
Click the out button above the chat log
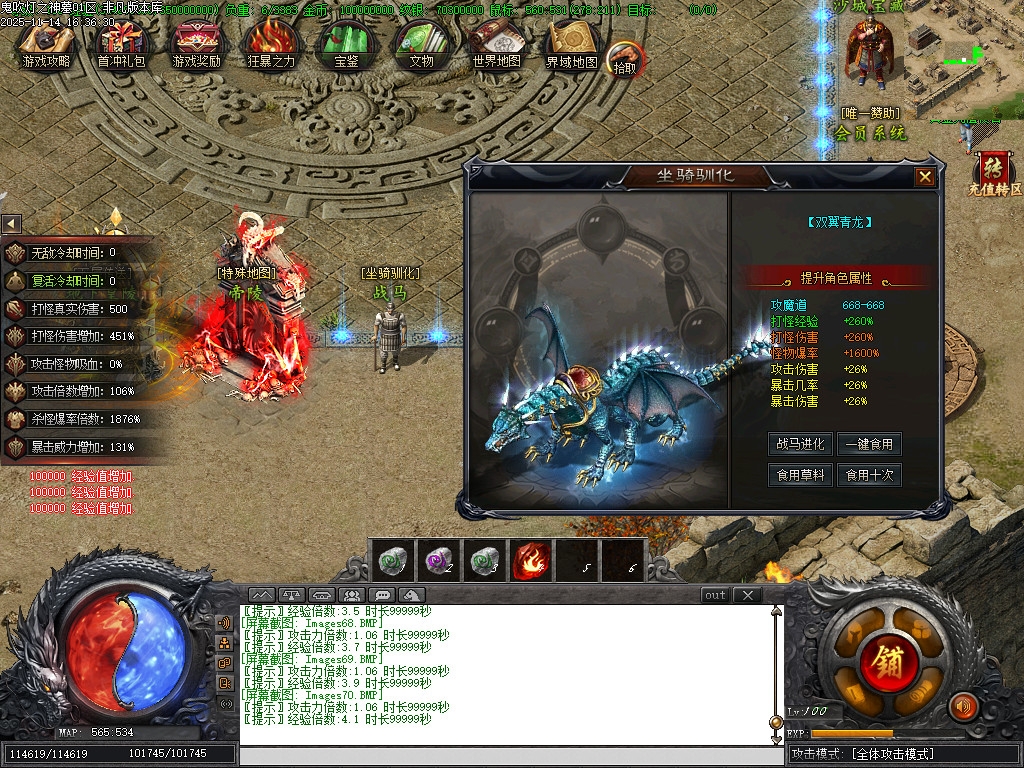click(715, 595)
